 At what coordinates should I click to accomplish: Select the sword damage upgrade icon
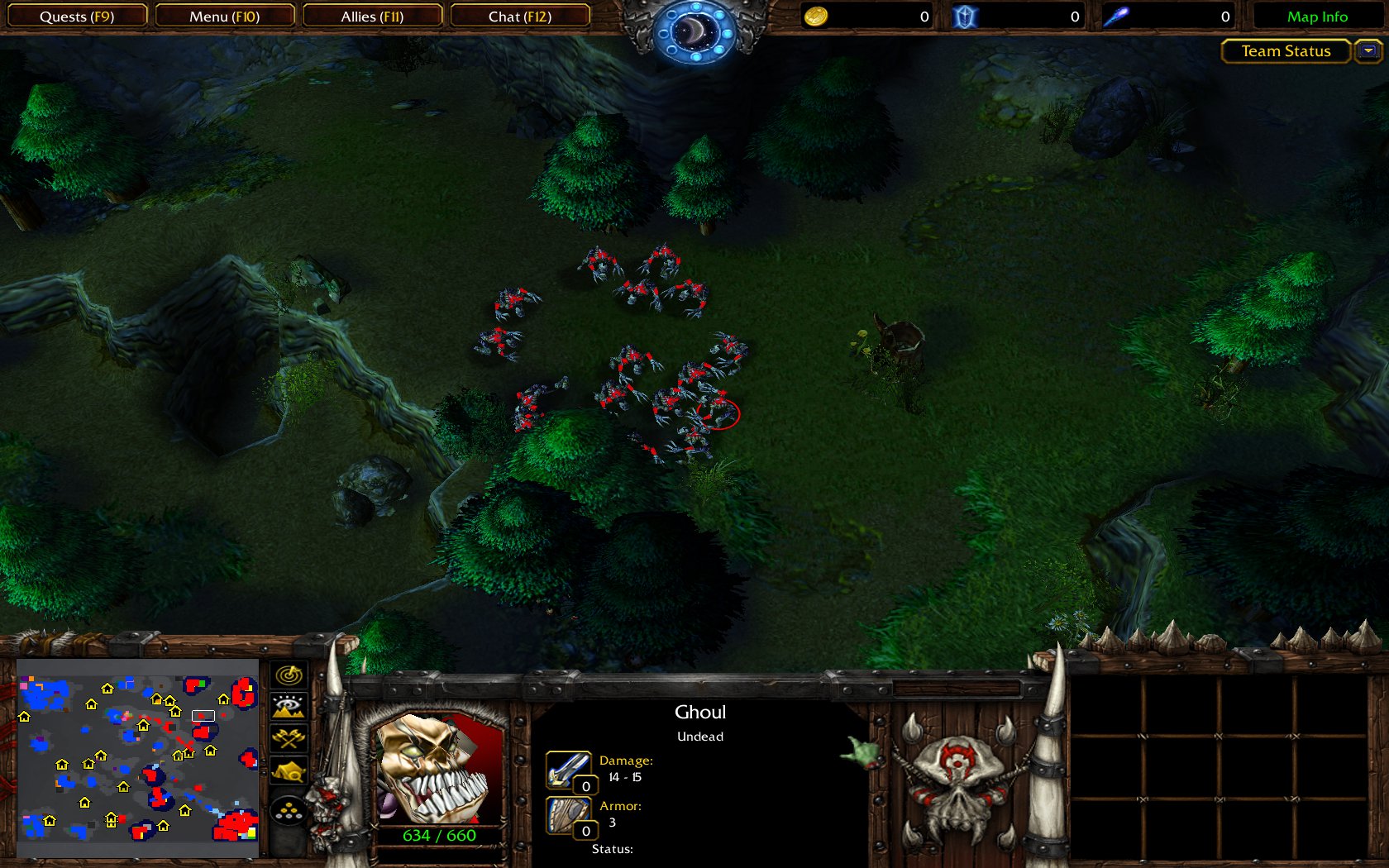567,770
